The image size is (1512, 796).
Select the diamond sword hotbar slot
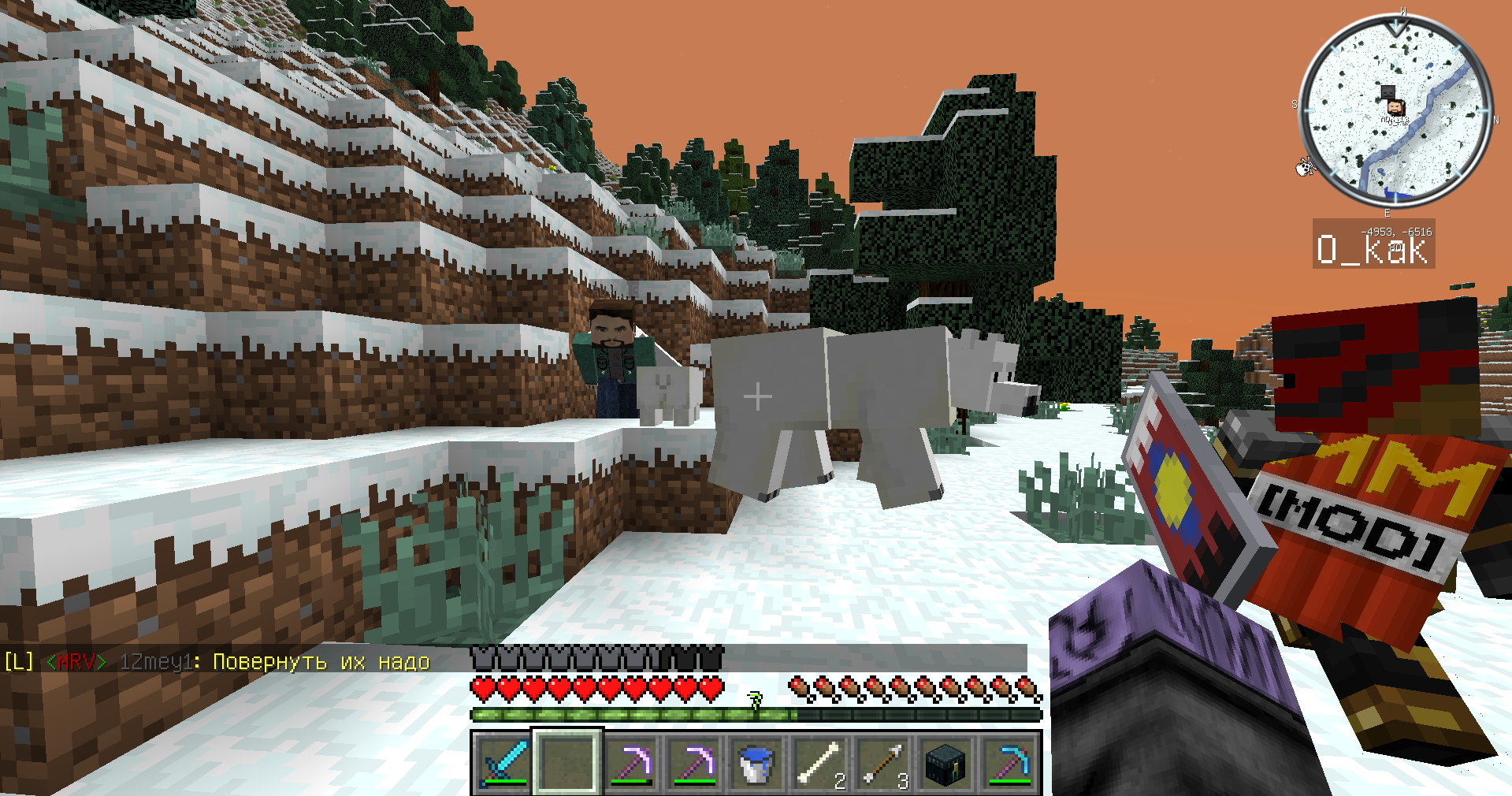pos(503,762)
